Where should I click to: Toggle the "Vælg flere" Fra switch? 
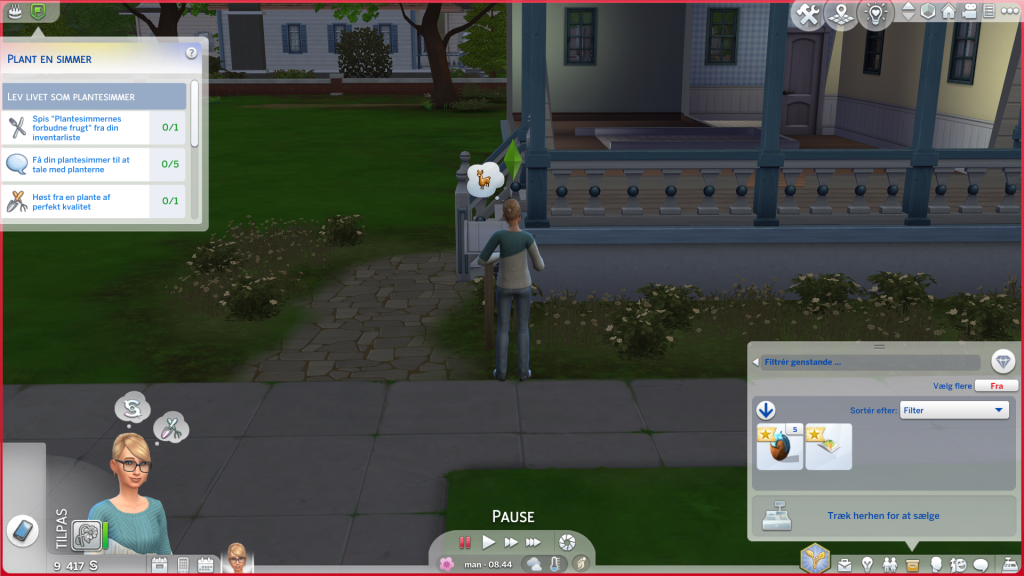click(x=996, y=385)
